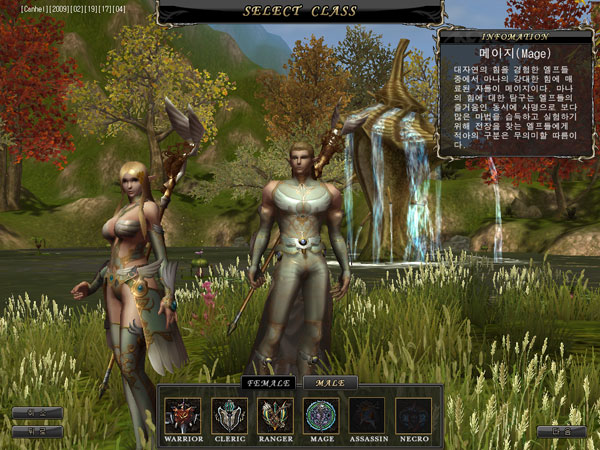This screenshot has height=450, width=600.
Task: Choose the Assassin class icon
Action: (367, 415)
